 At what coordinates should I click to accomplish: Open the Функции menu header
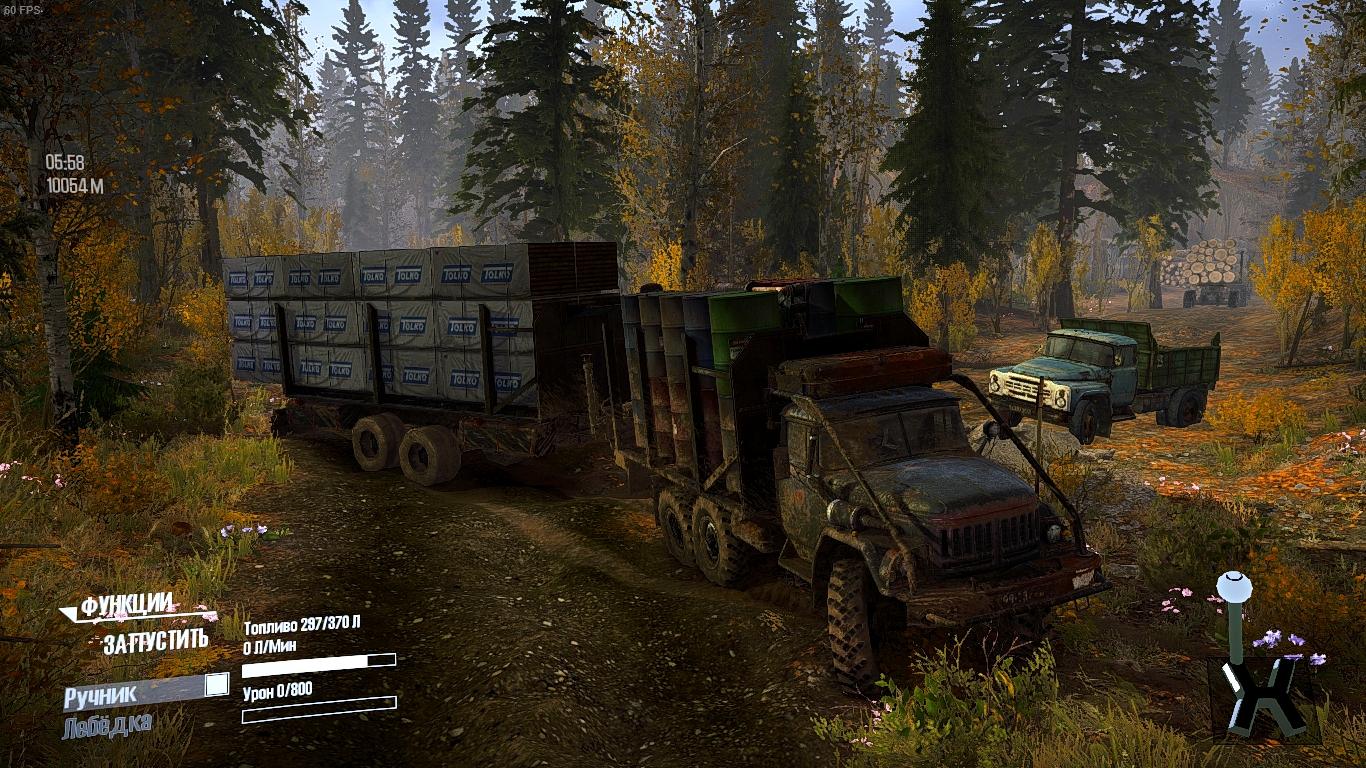127,606
